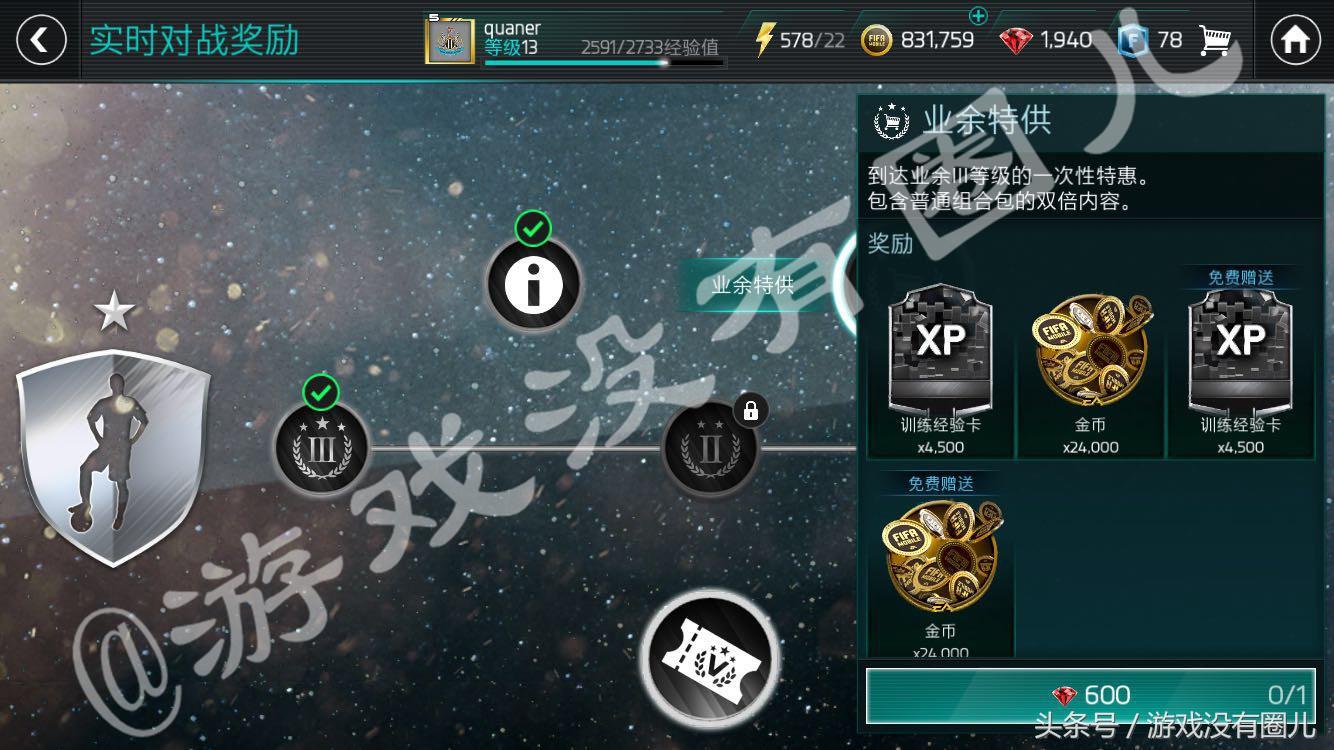Select the completed tier III medal node
1334x750 pixels.
tap(320, 447)
